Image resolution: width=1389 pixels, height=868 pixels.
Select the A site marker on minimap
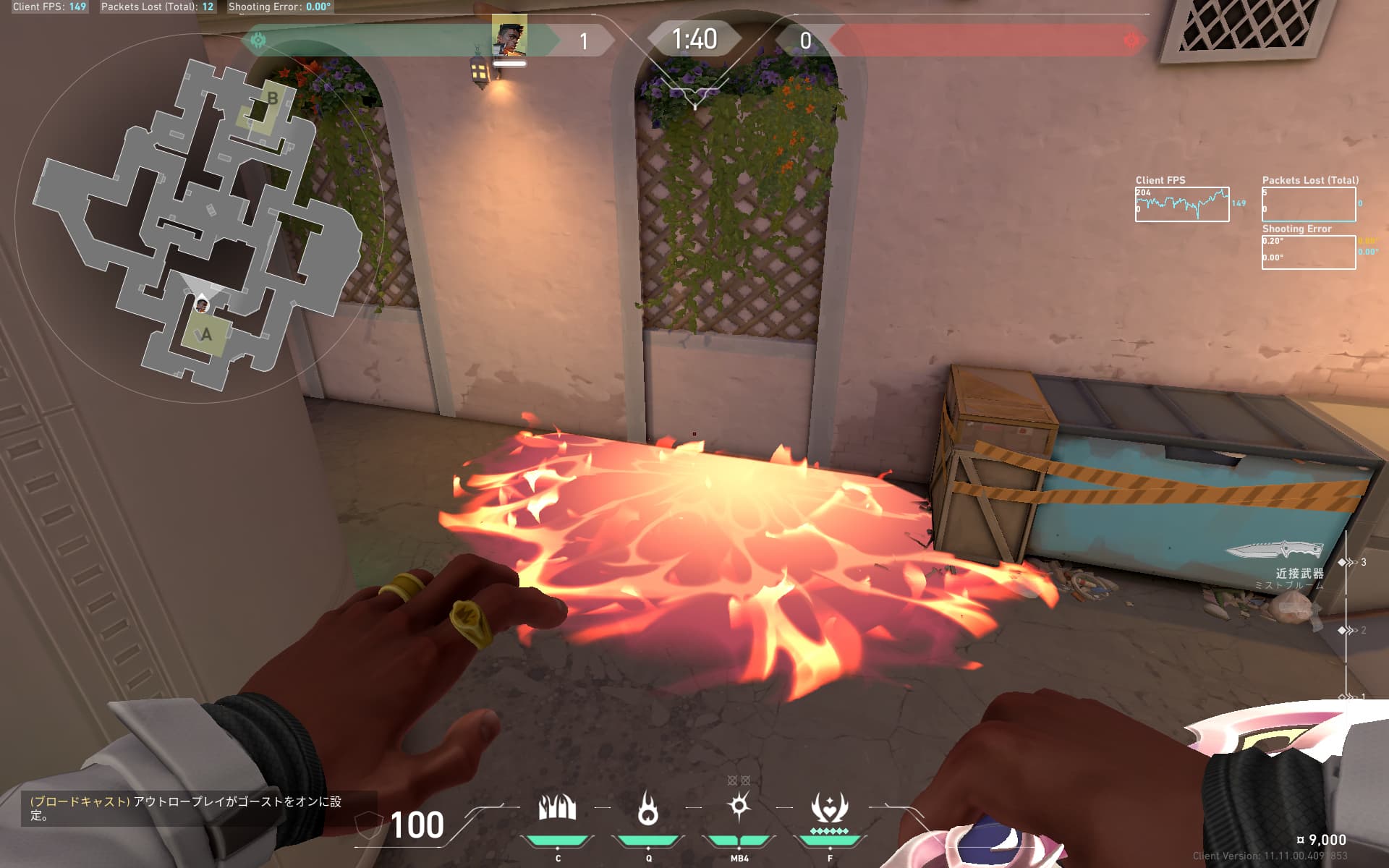tap(206, 334)
